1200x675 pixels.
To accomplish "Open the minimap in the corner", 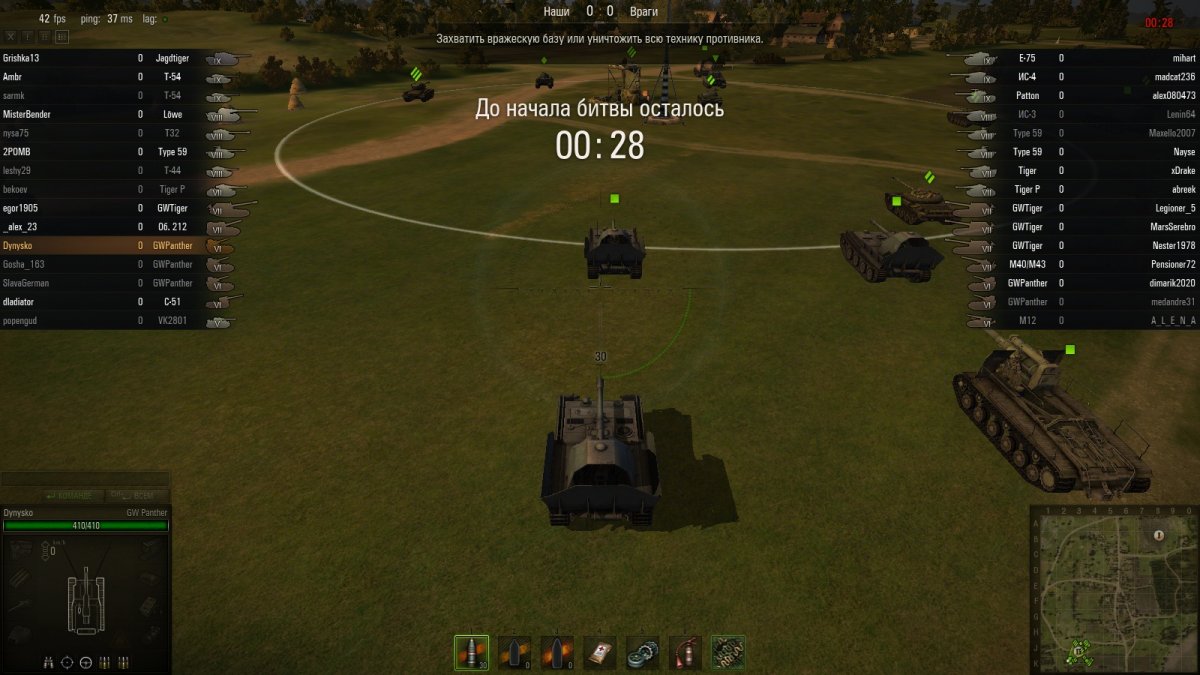I will (1113, 588).
